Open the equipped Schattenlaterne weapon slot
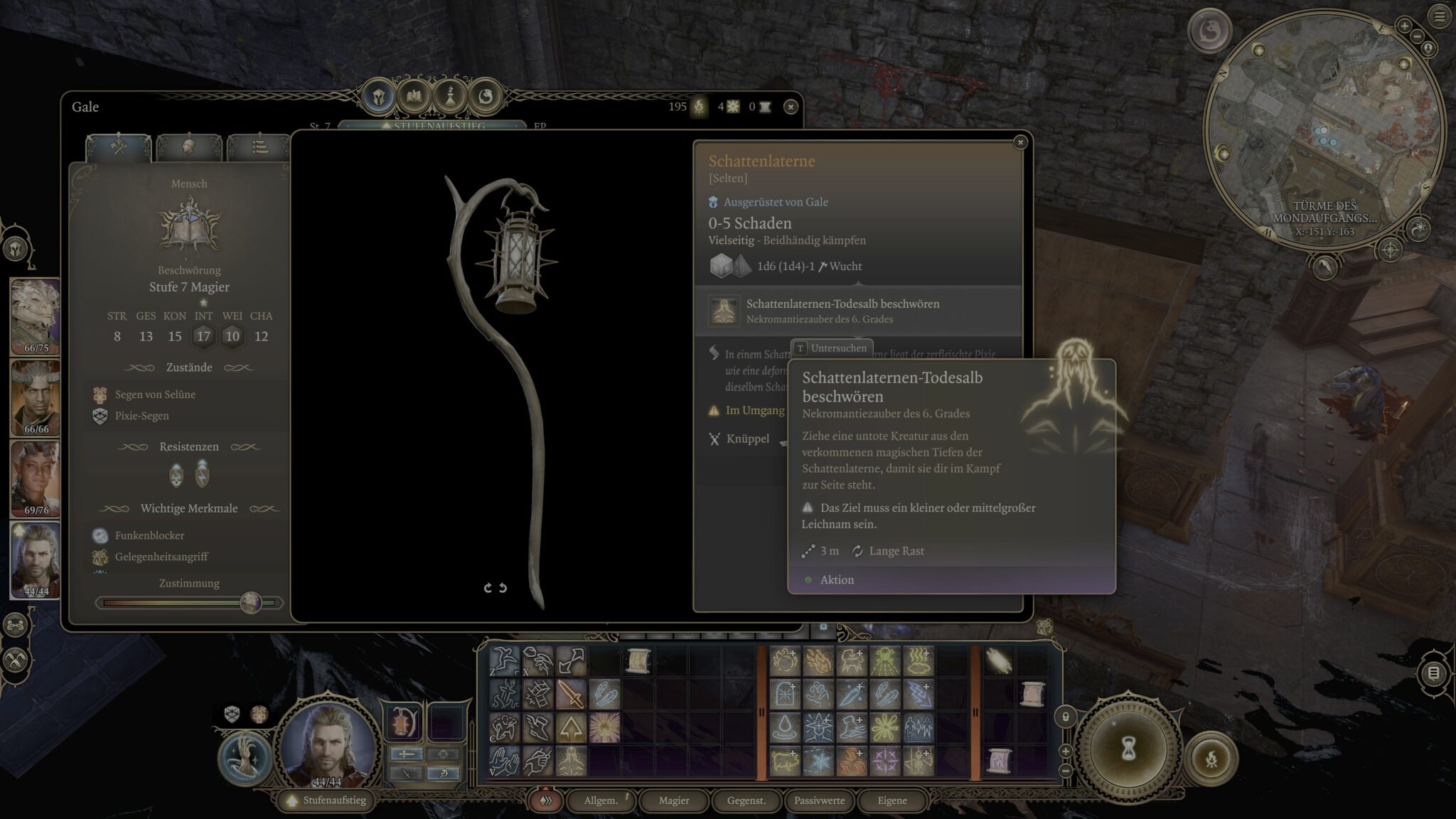1456x819 pixels. click(x=404, y=720)
